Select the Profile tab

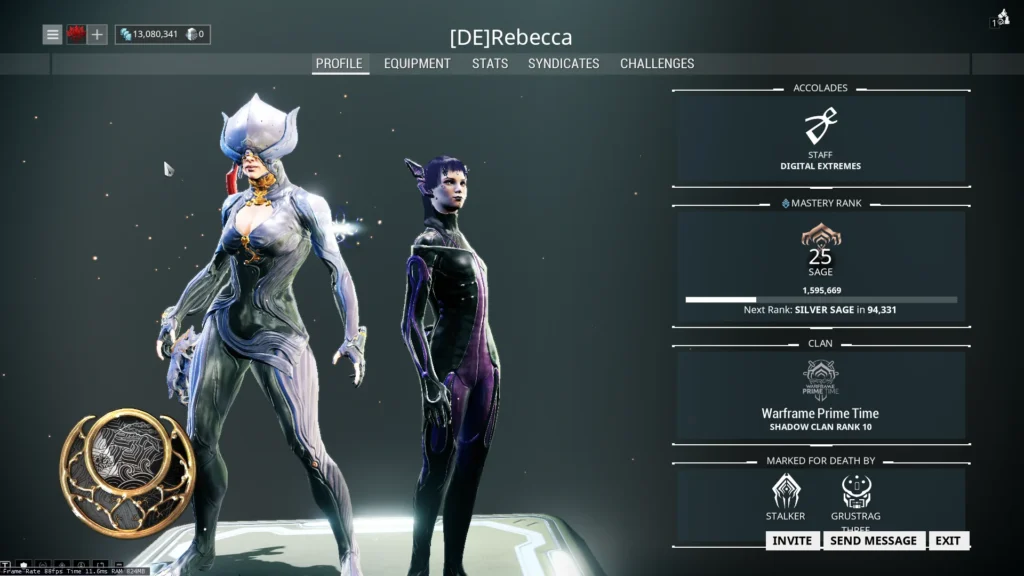(339, 63)
